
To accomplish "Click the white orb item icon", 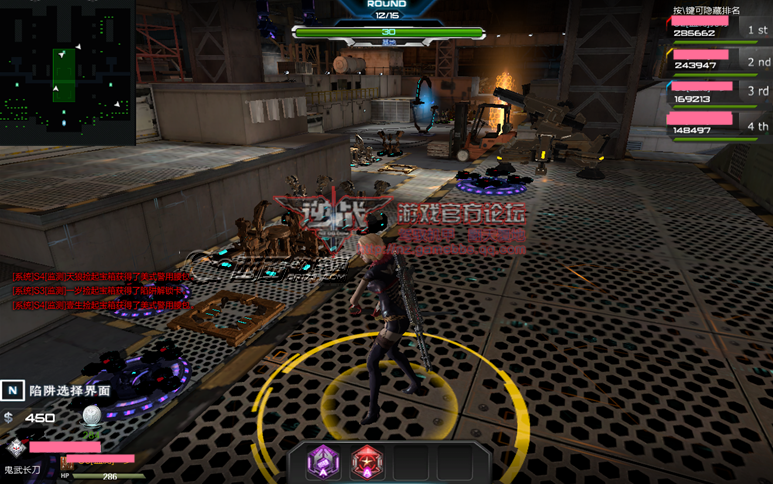I will pos(92,416).
